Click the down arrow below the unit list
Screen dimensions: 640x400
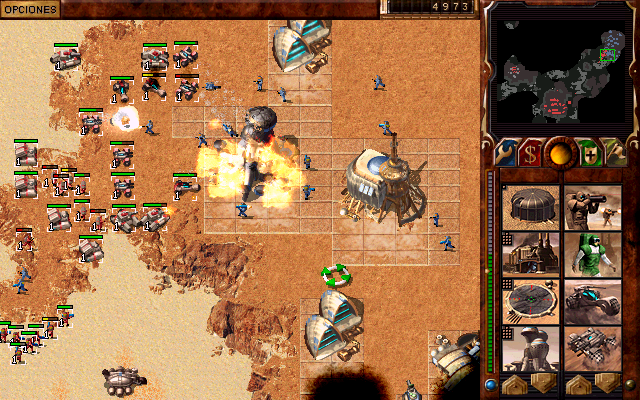pyautogui.click(x=606, y=385)
